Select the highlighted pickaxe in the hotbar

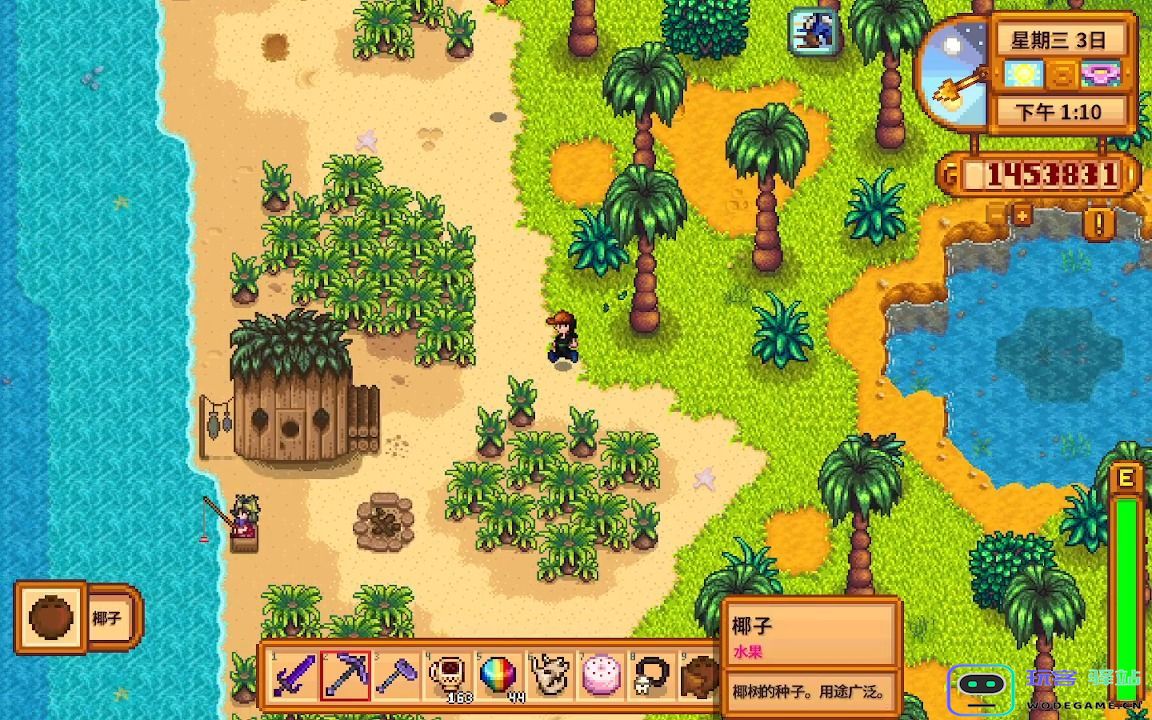346,675
